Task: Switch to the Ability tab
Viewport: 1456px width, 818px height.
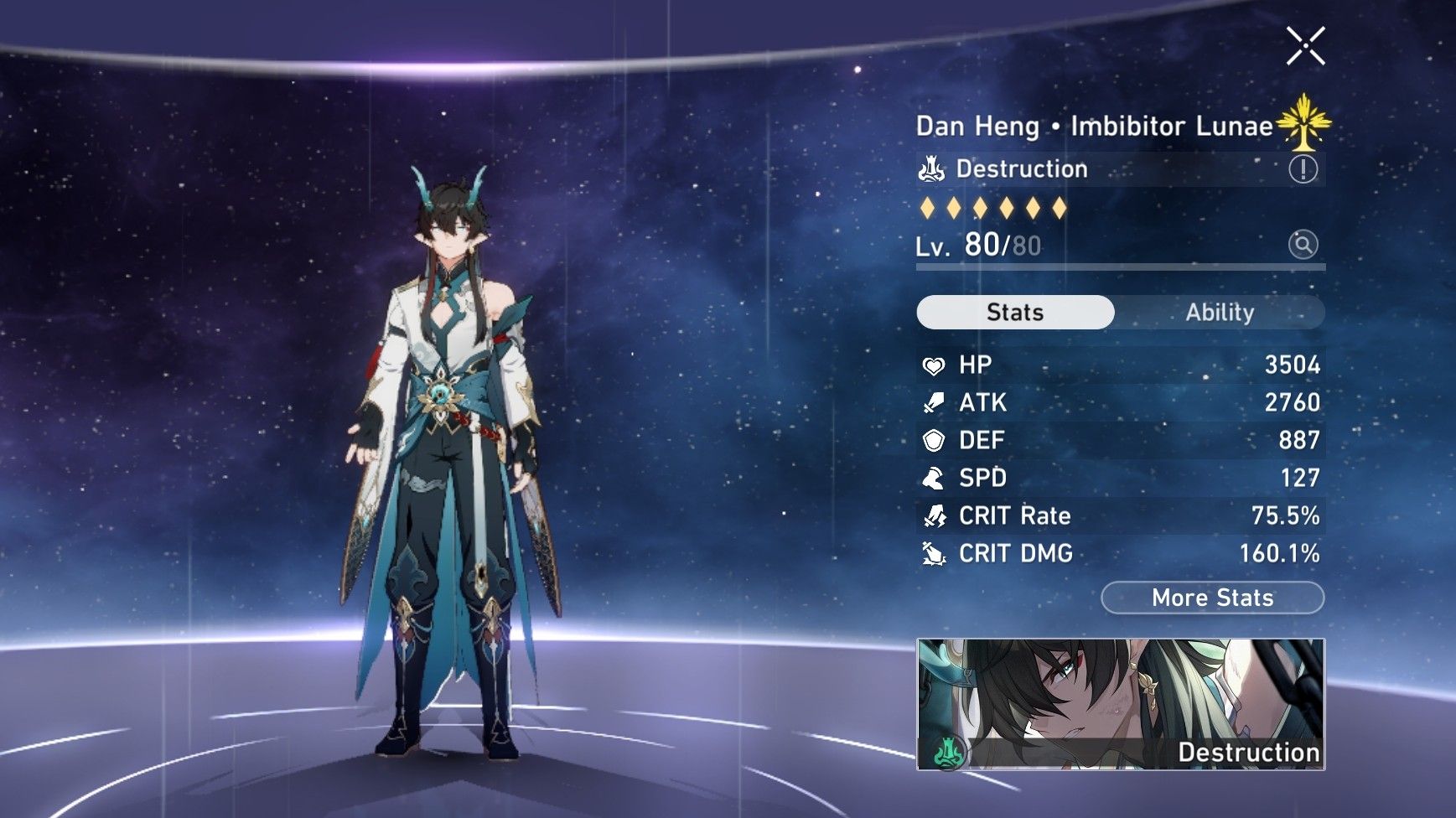Action: [1220, 312]
